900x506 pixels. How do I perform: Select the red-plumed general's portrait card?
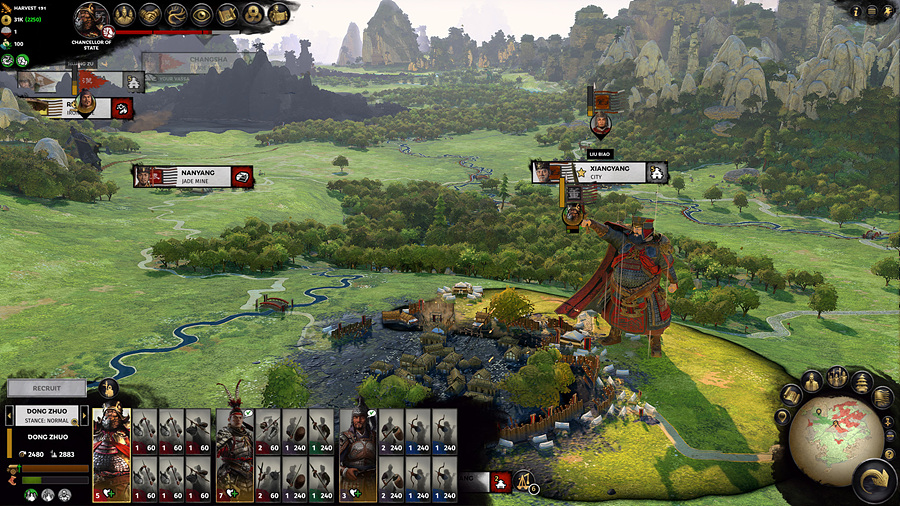click(235, 455)
